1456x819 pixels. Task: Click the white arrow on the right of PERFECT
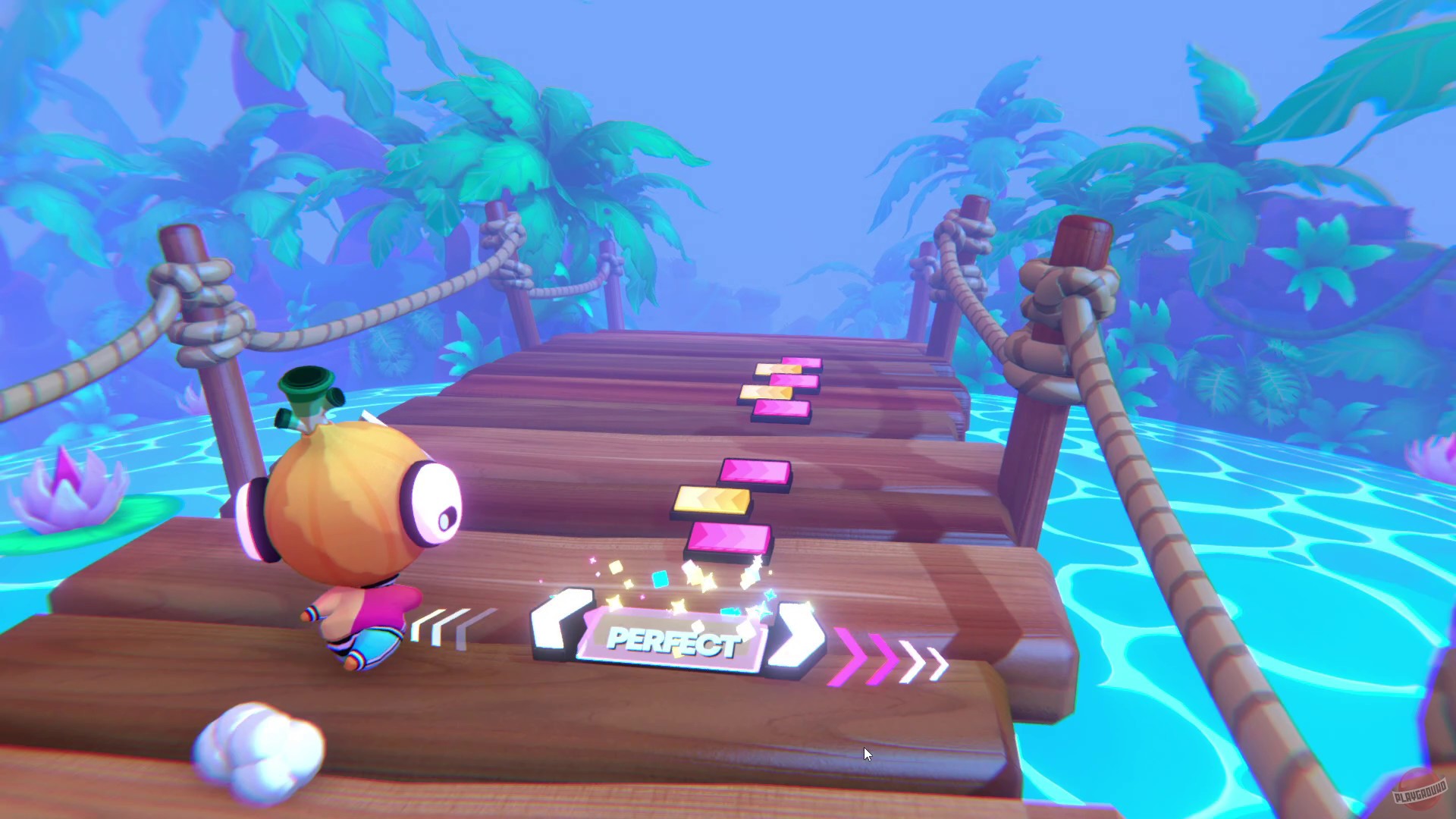tap(796, 637)
